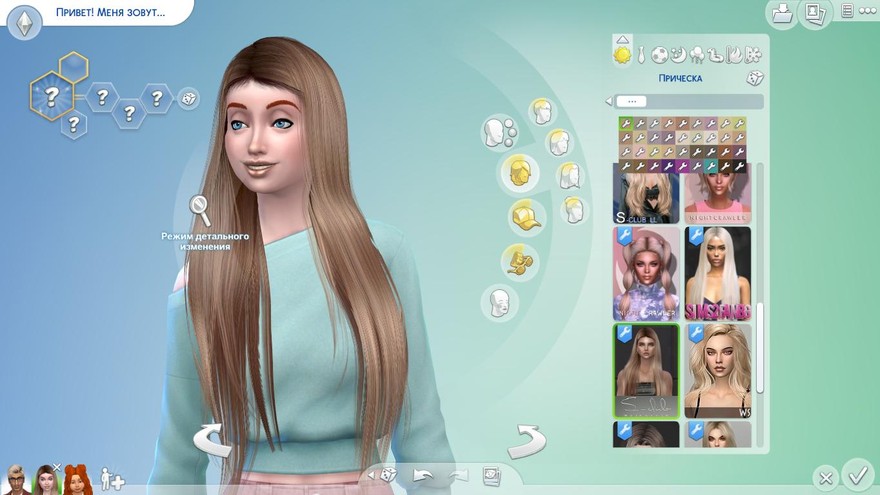
Task: Open detailed edit mode magnifier
Action: (200, 210)
